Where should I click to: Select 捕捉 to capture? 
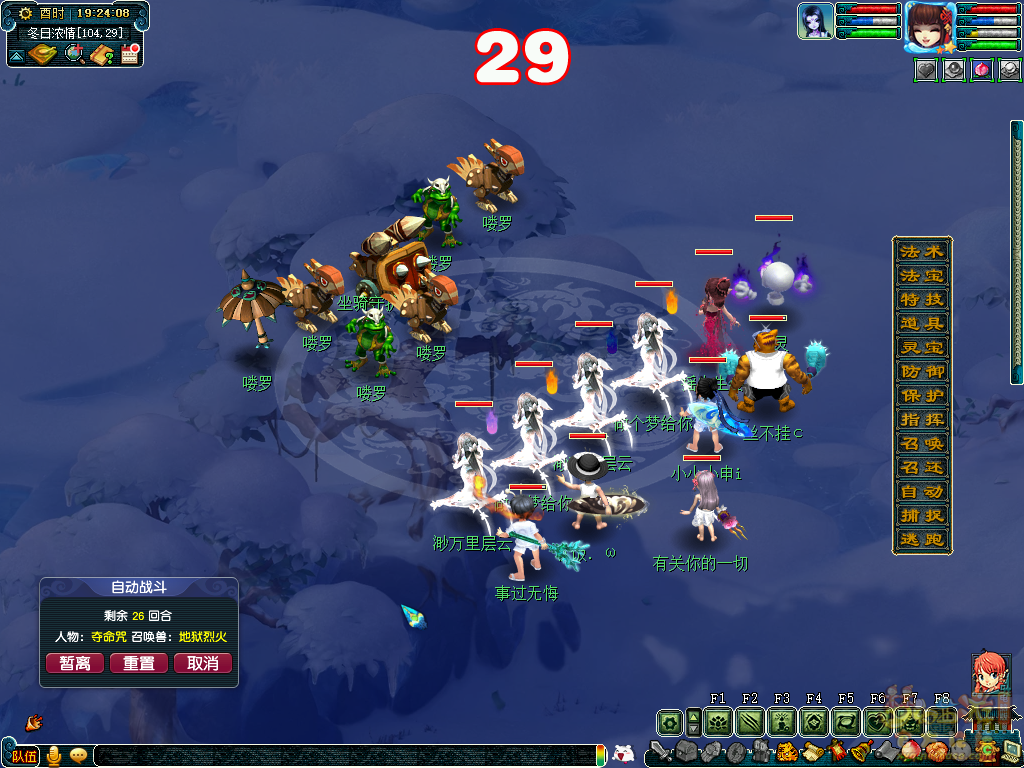point(921,515)
